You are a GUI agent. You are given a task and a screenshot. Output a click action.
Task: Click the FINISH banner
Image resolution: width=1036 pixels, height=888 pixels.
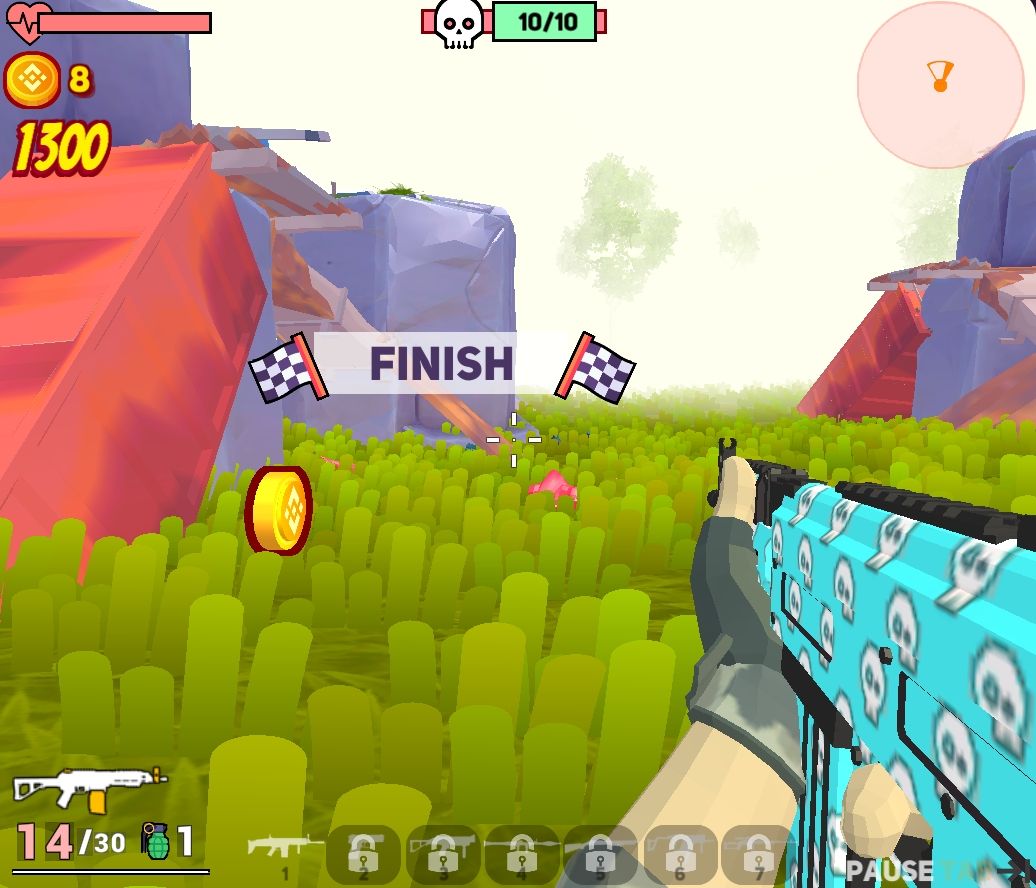tap(441, 363)
